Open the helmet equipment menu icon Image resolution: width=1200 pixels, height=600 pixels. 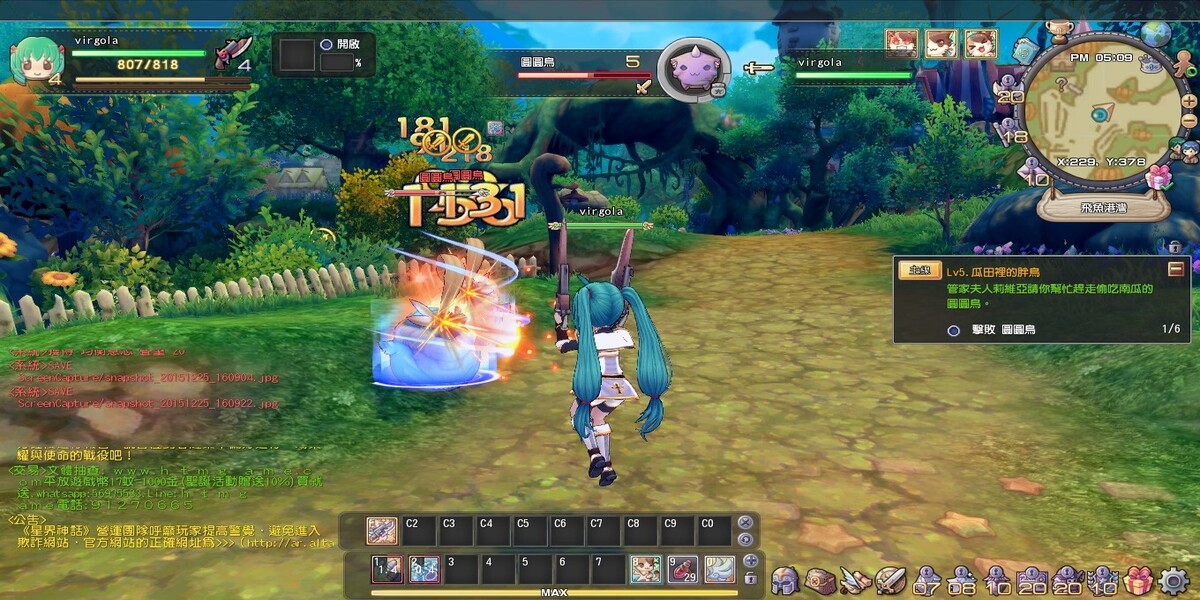point(784,580)
